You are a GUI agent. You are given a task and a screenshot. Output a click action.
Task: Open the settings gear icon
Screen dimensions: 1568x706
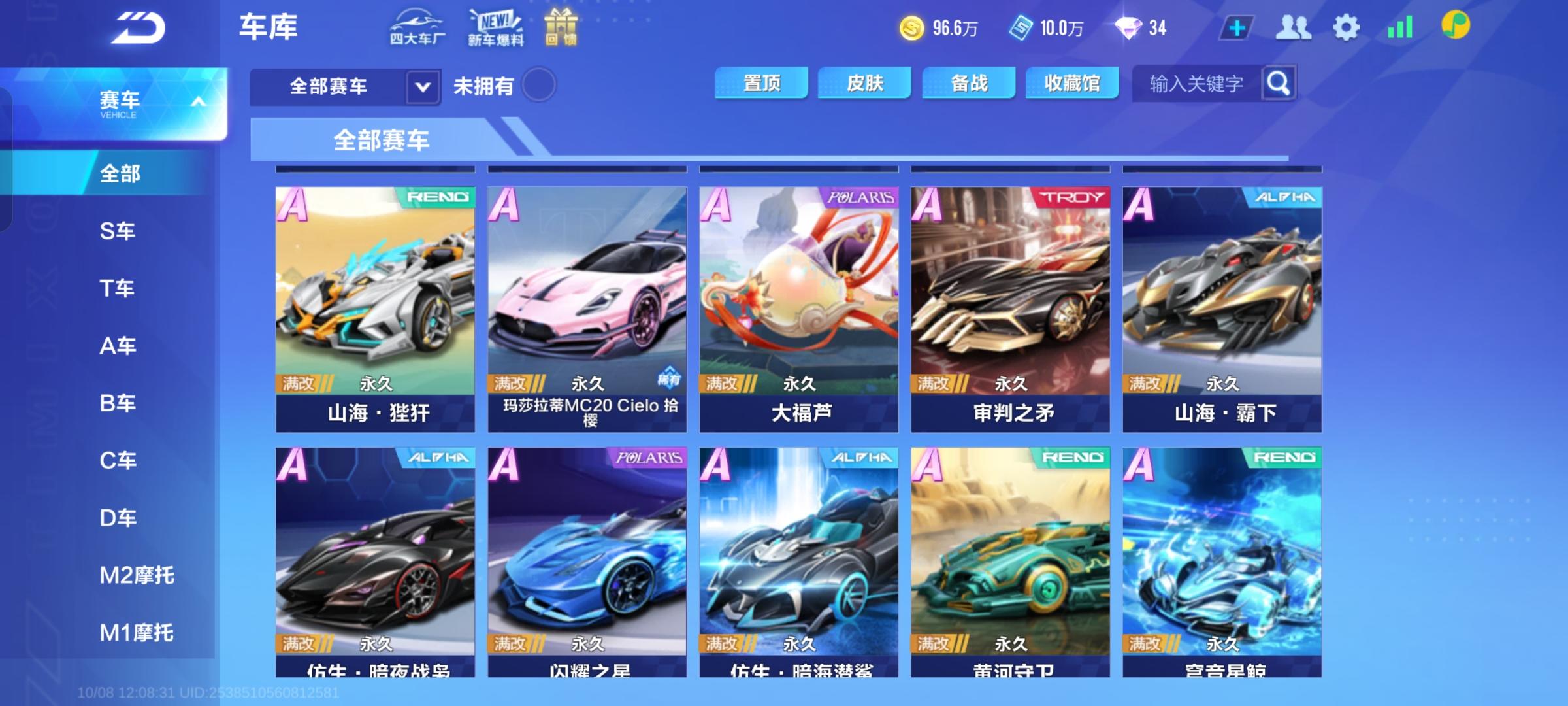click(x=1346, y=27)
